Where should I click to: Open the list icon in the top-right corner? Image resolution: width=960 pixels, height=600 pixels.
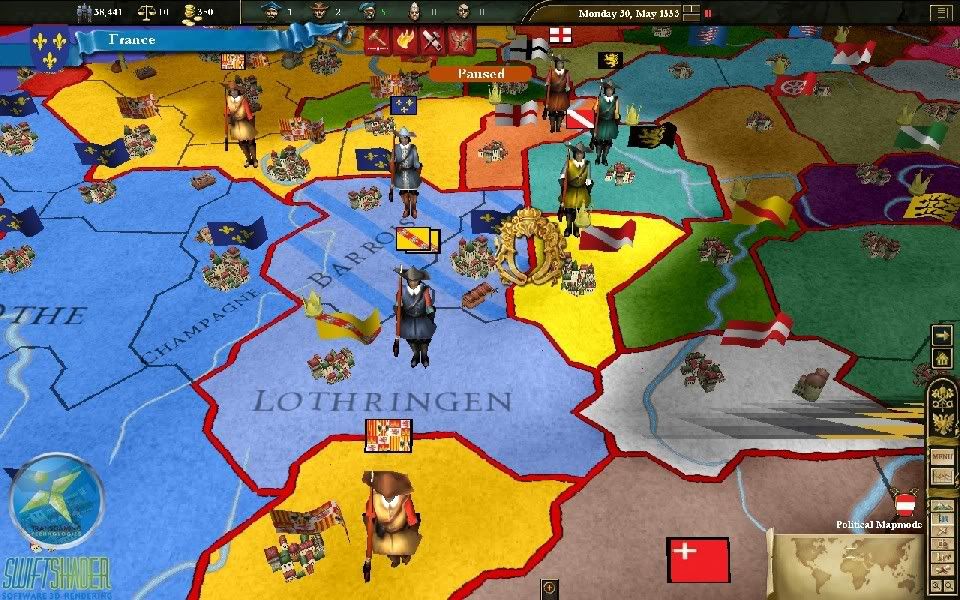941,13
